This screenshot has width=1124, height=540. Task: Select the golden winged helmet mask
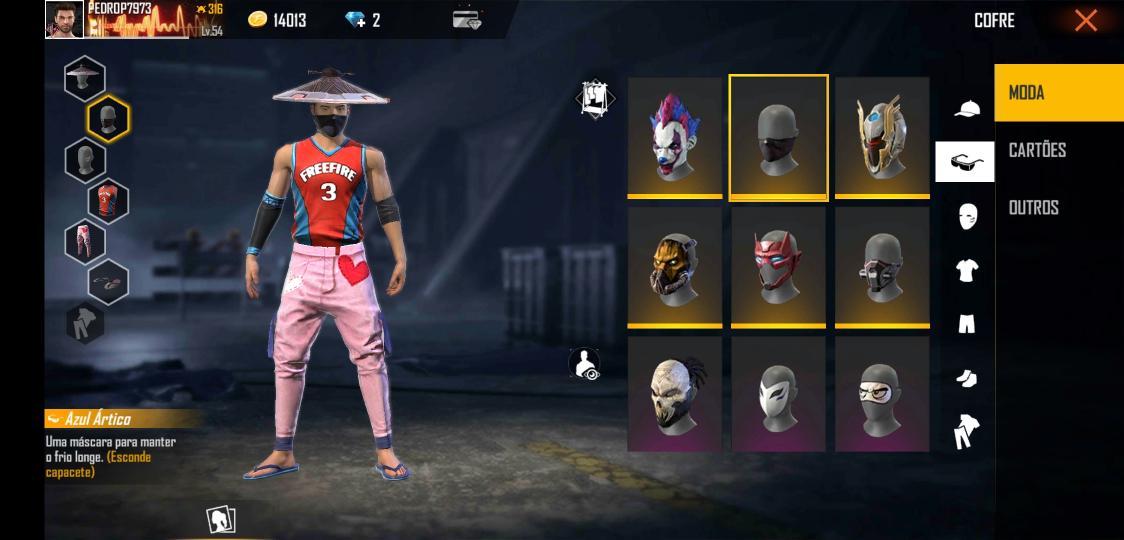pyautogui.click(x=882, y=136)
